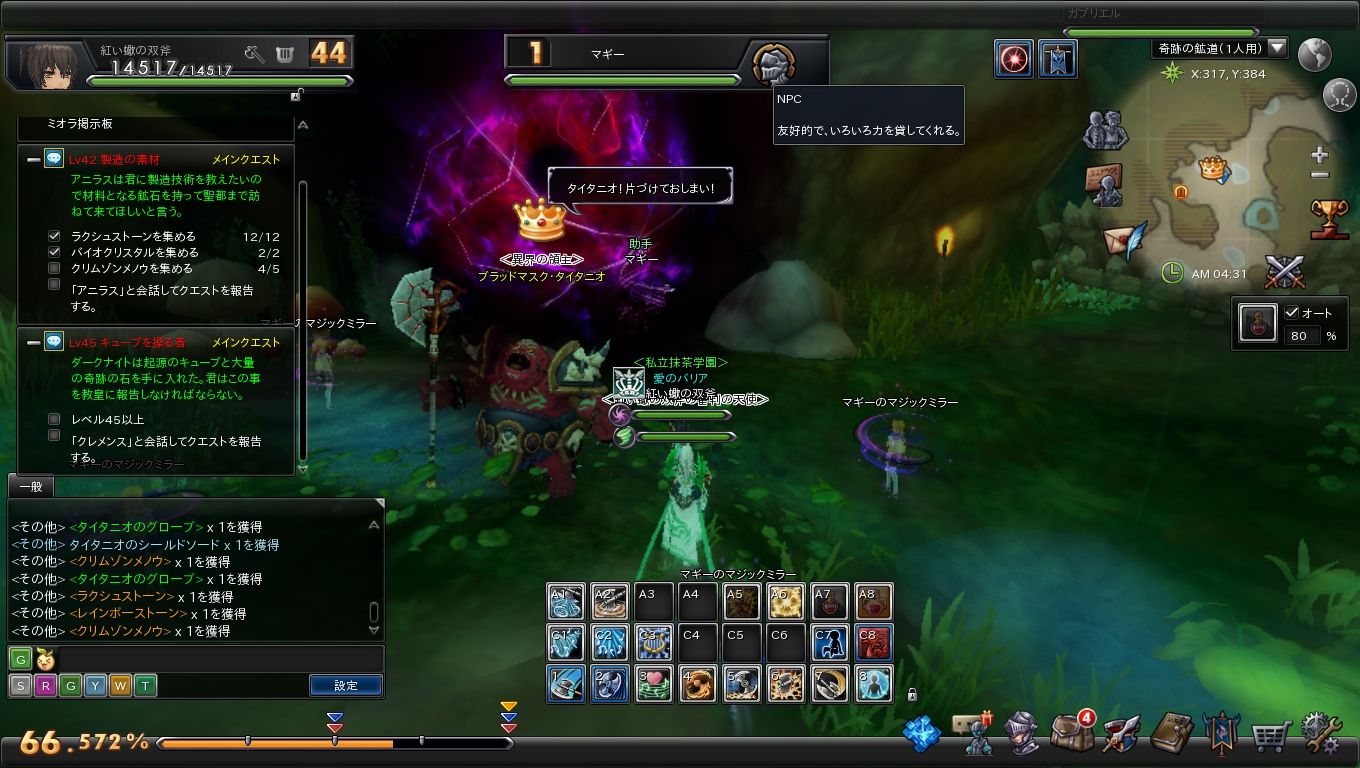Open the 奇跡の鉱道 channel dropdown
Viewport: 1360px width, 768px height.
click(1277, 48)
